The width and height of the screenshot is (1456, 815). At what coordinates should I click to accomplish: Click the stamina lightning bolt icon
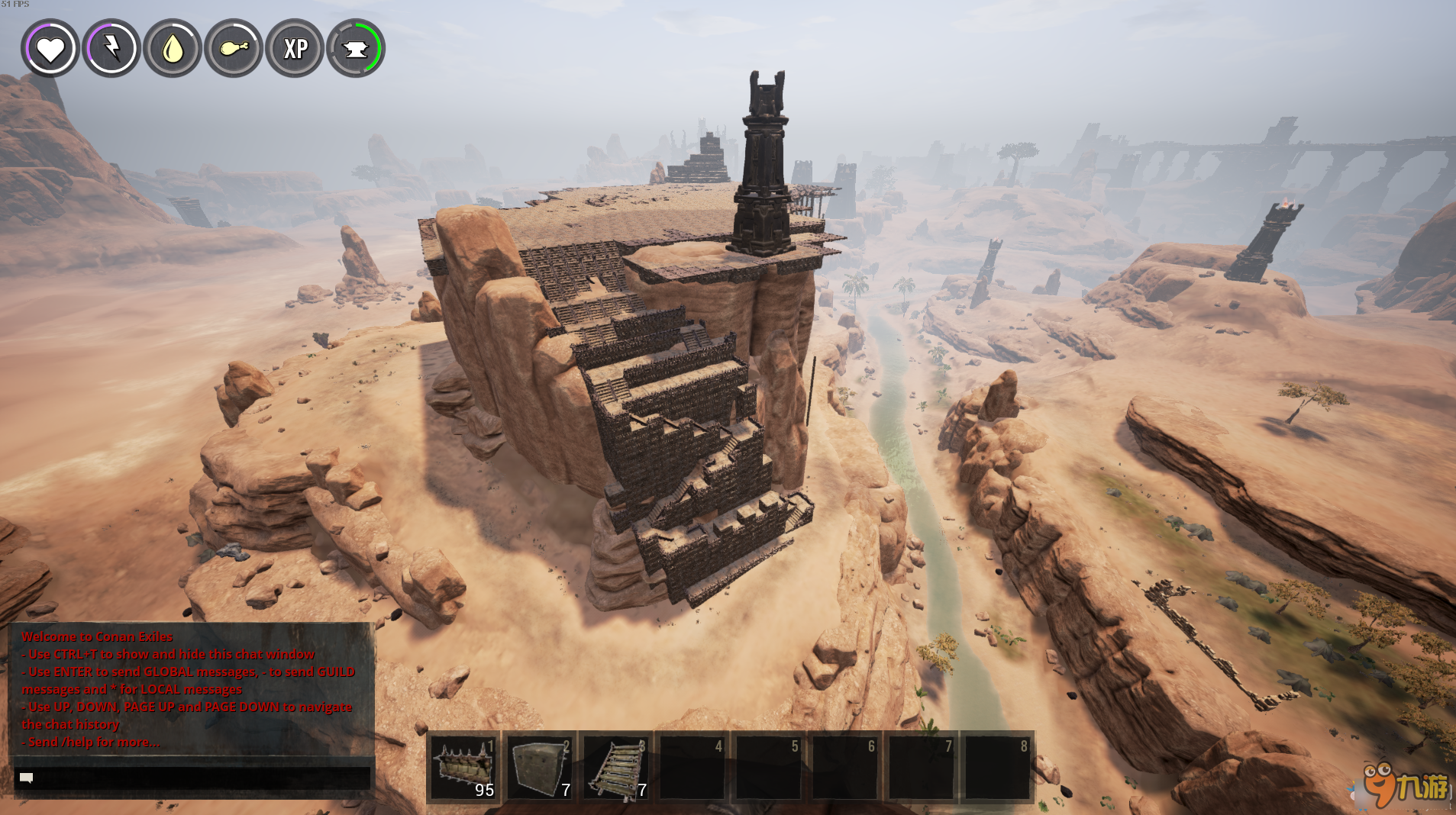(x=111, y=48)
